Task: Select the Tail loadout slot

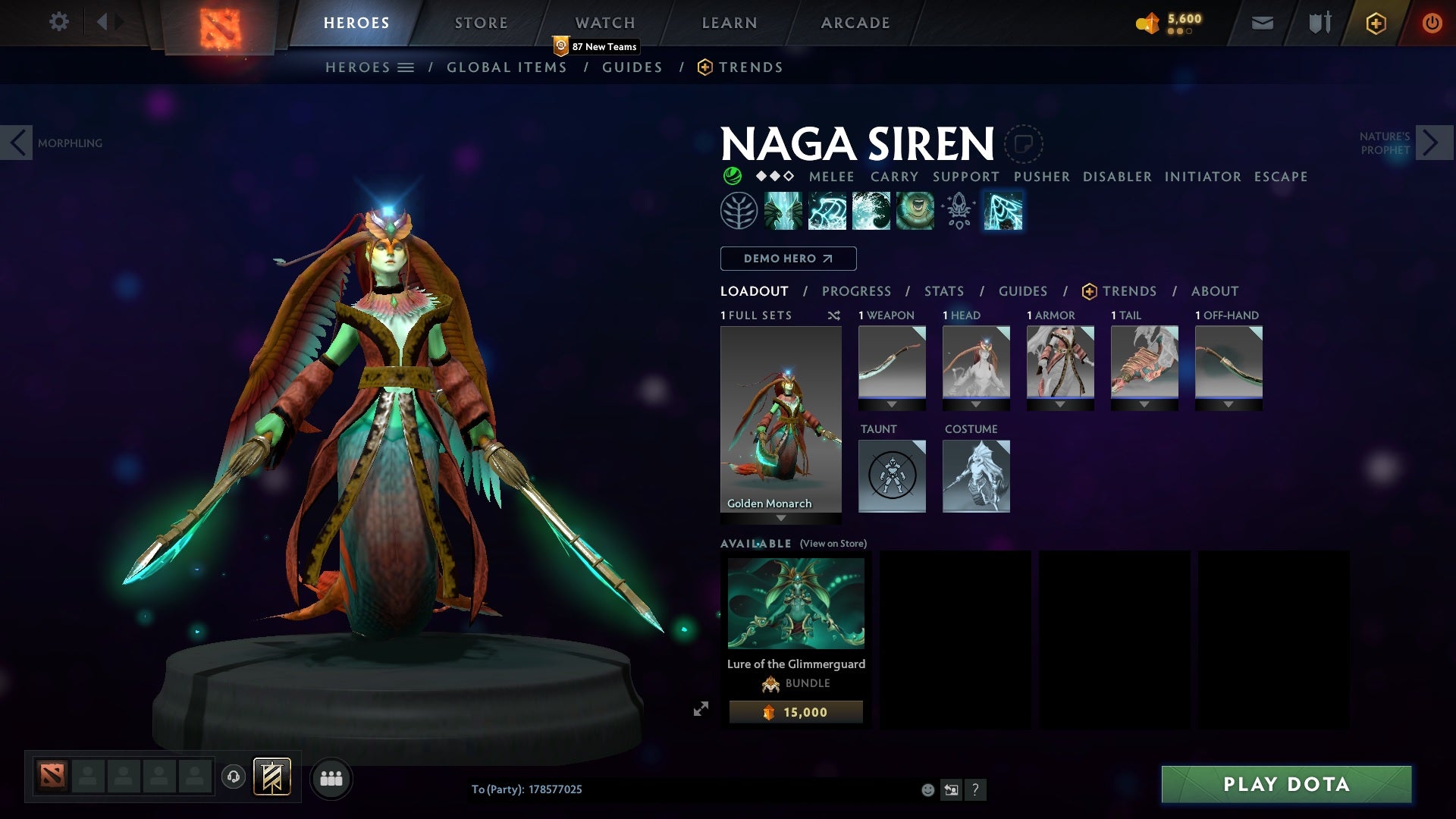Action: (1144, 362)
